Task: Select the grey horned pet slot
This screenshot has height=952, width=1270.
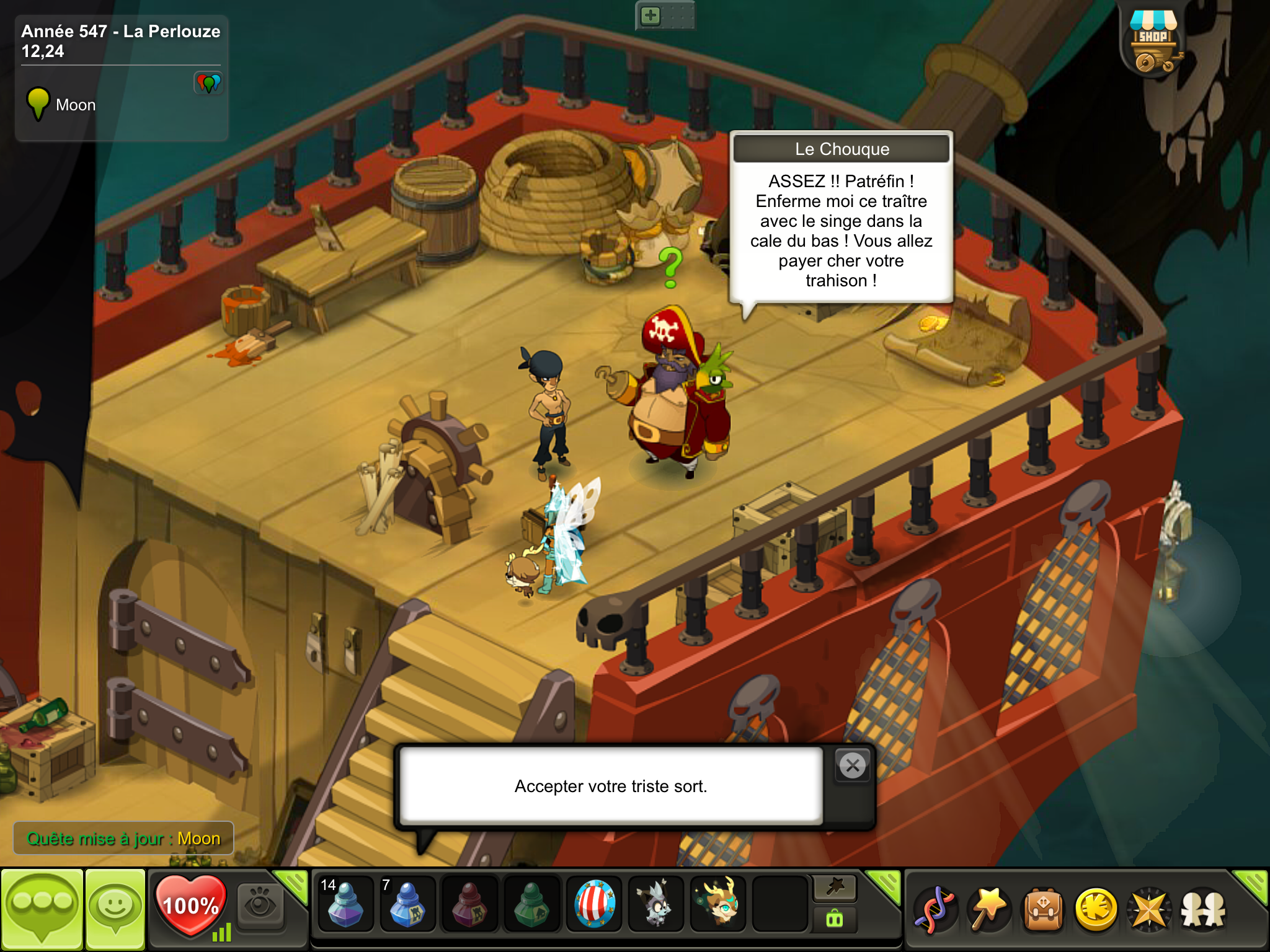Action: pos(656,904)
